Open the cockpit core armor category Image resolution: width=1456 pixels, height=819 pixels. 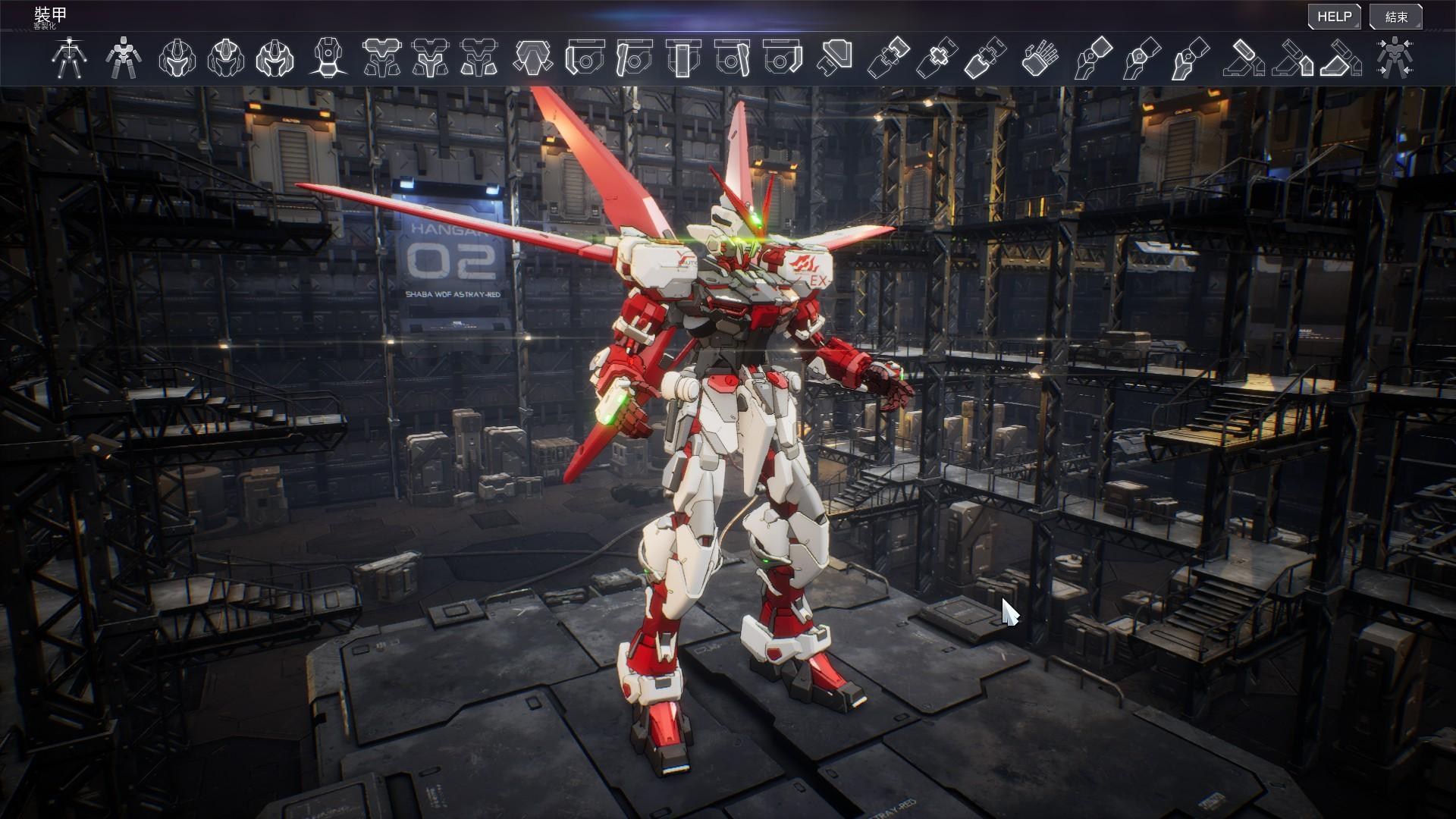[328, 58]
